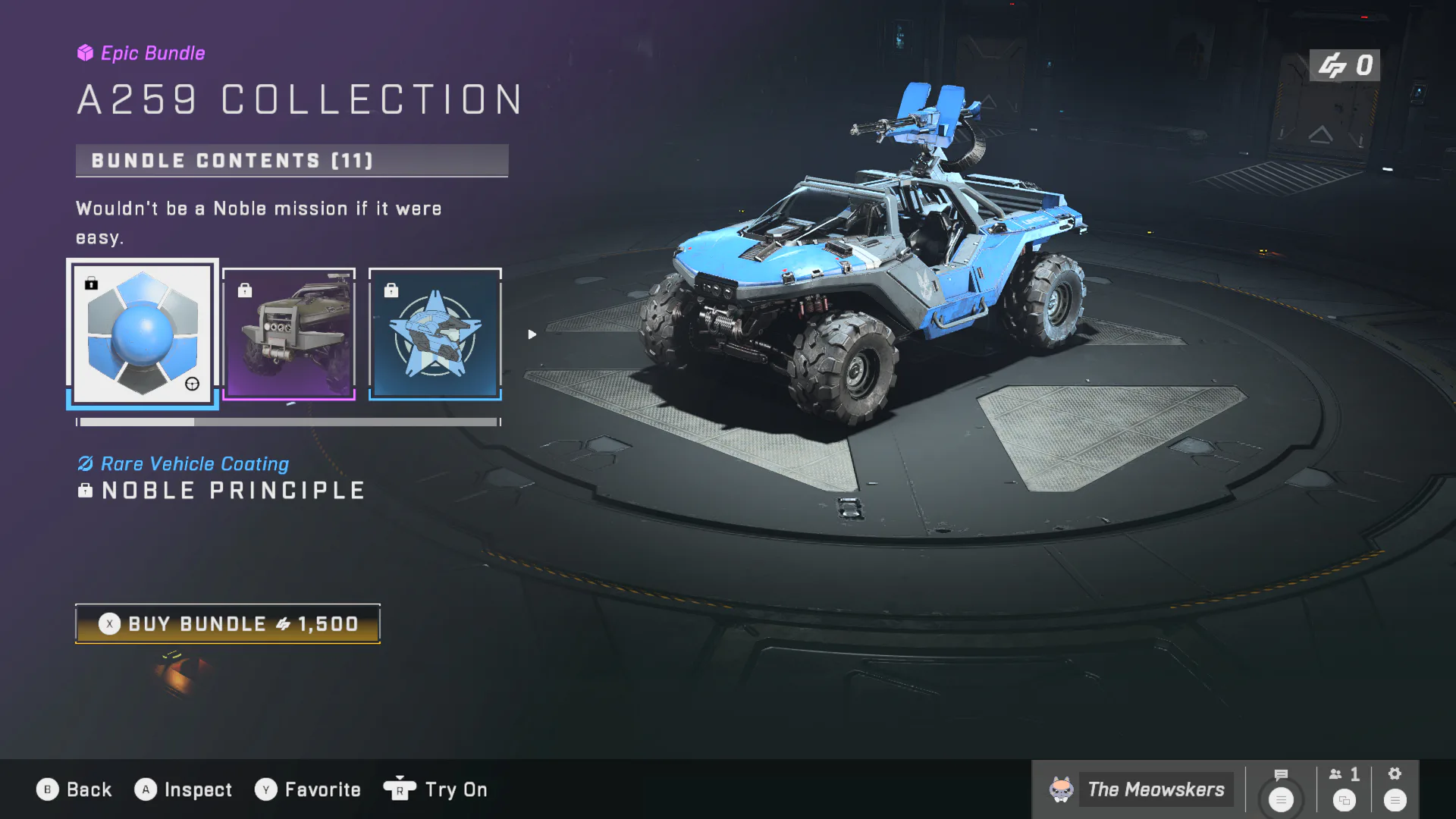Favorite the selected item
This screenshot has height=819, width=1456.
point(308,789)
